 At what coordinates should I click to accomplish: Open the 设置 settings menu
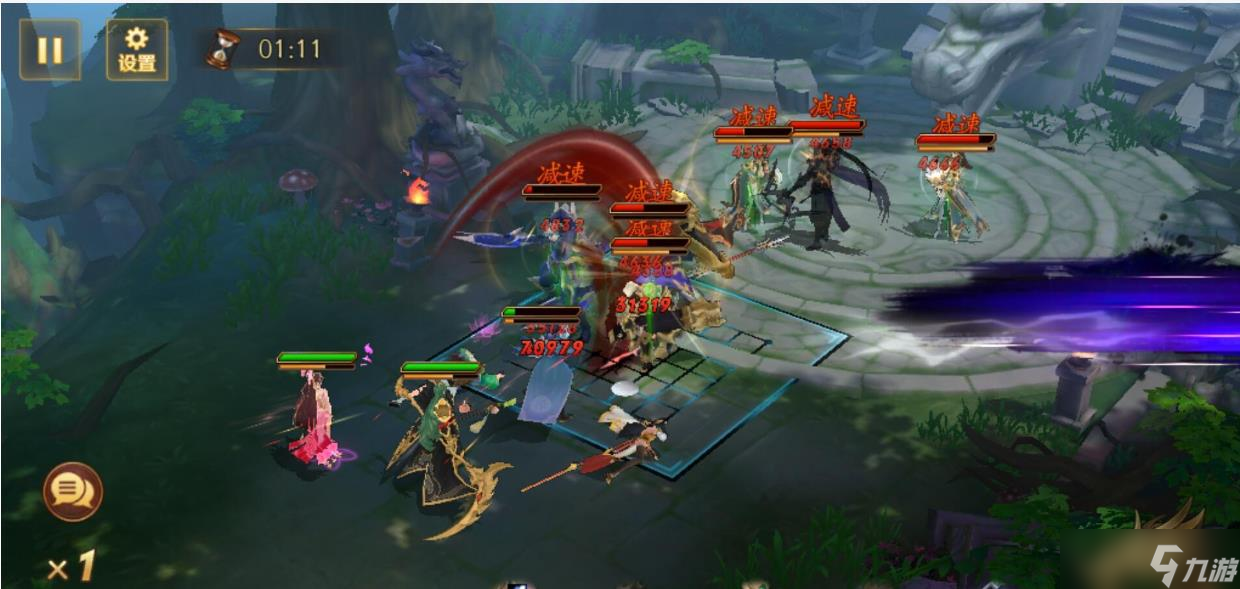coord(137,50)
